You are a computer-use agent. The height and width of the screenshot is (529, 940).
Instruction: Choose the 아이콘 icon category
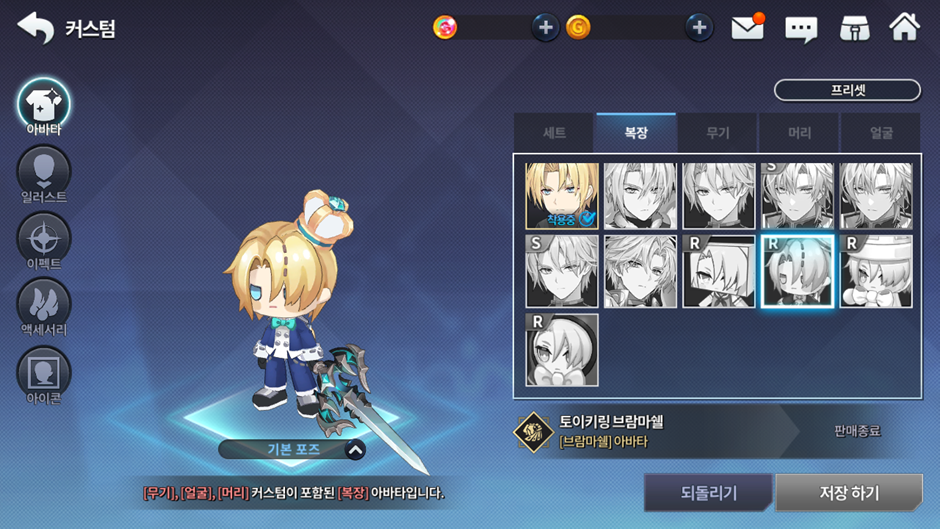pyautogui.click(x=43, y=373)
